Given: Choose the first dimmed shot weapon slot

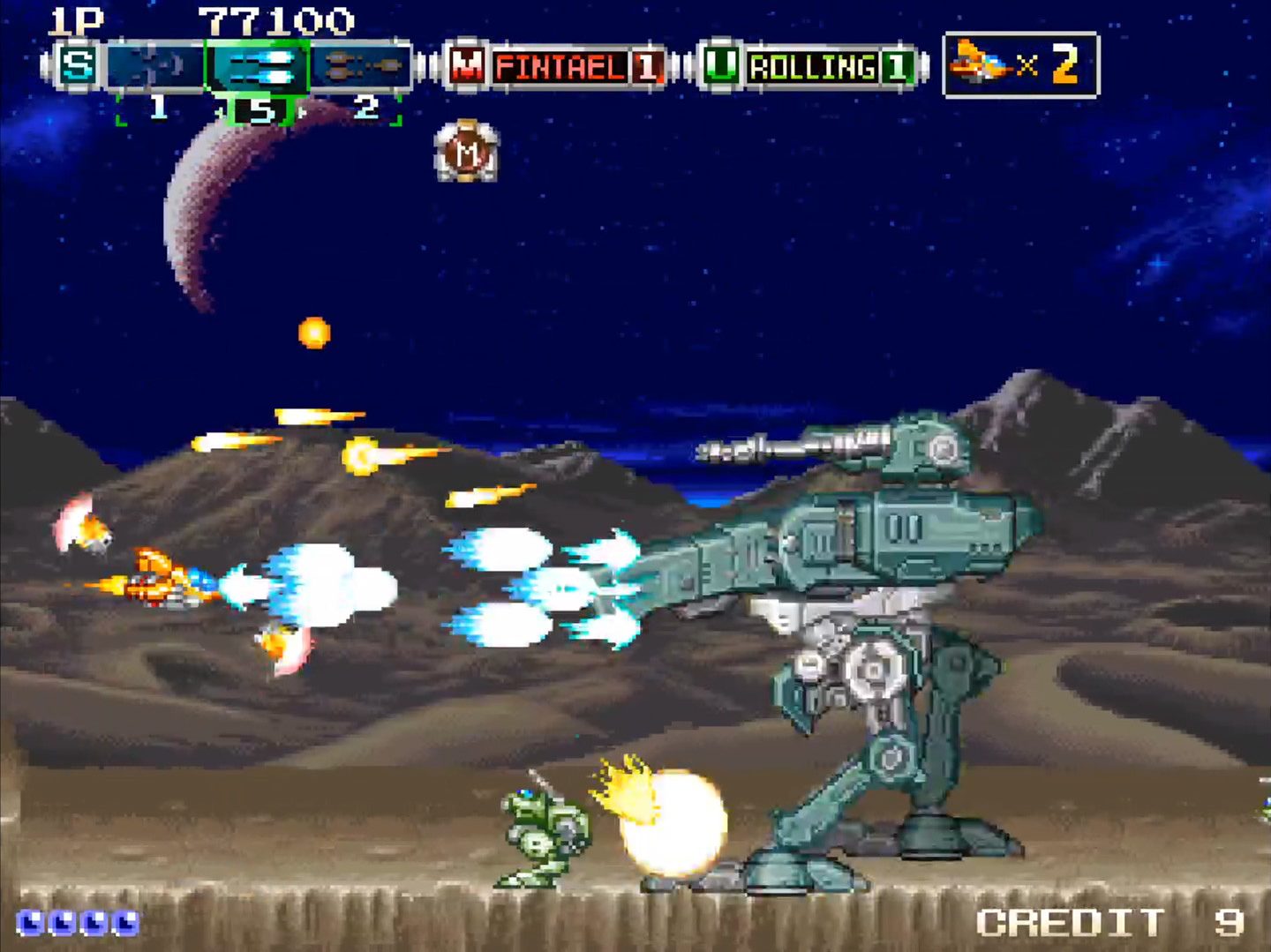Looking at the screenshot, I should tap(156, 66).
